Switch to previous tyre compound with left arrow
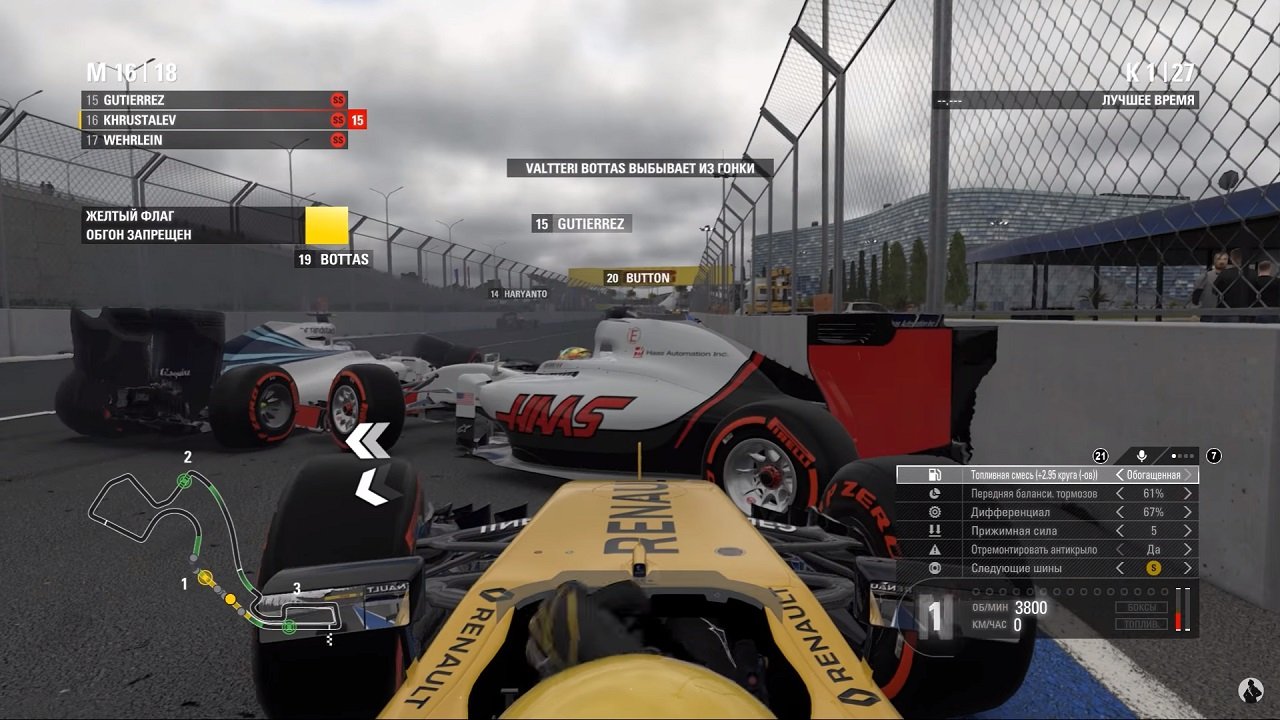Viewport: 1280px width, 720px height. (x=1119, y=568)
